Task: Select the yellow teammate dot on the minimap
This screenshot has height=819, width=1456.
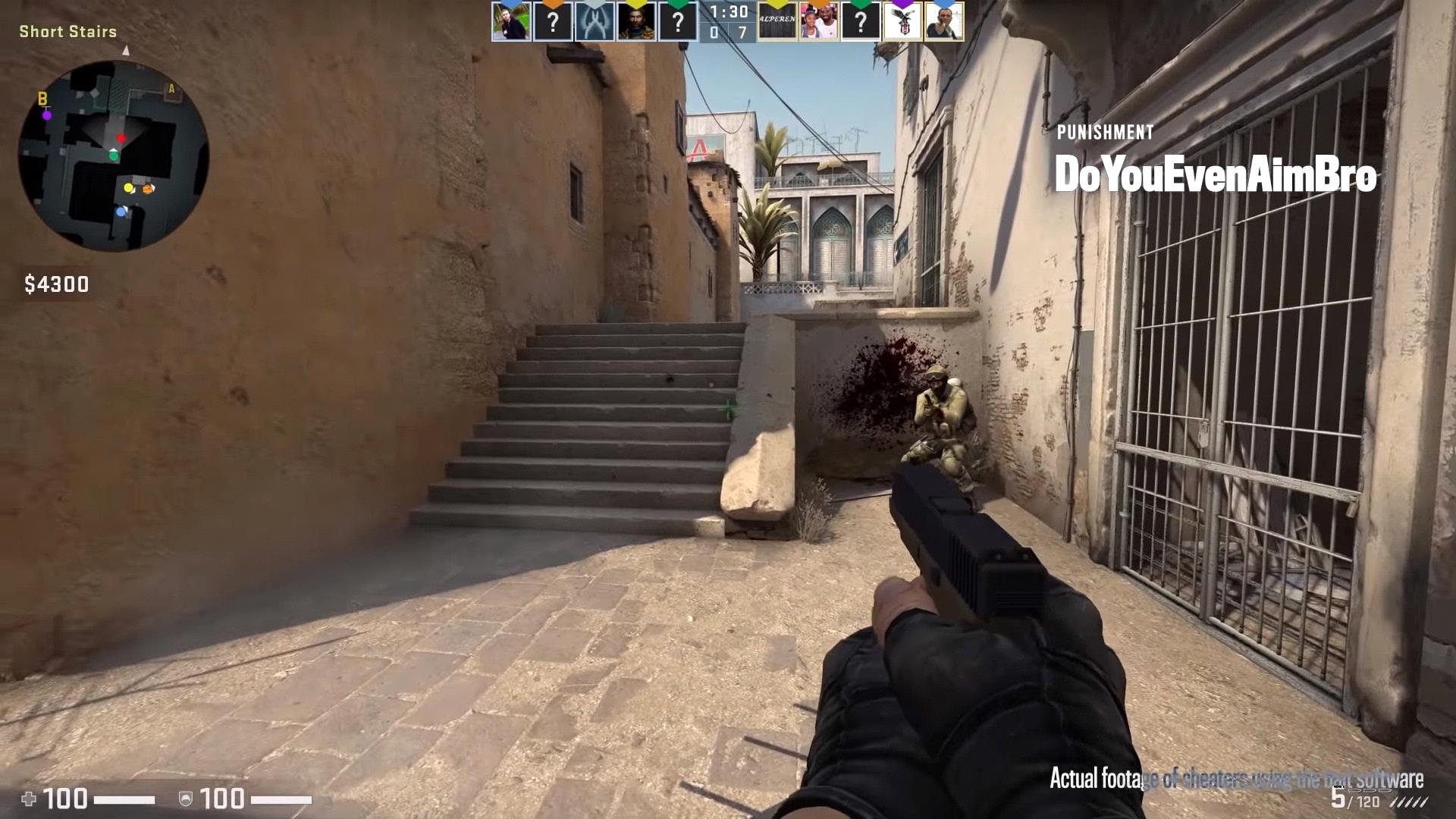Action: click(x=128, y=188)
